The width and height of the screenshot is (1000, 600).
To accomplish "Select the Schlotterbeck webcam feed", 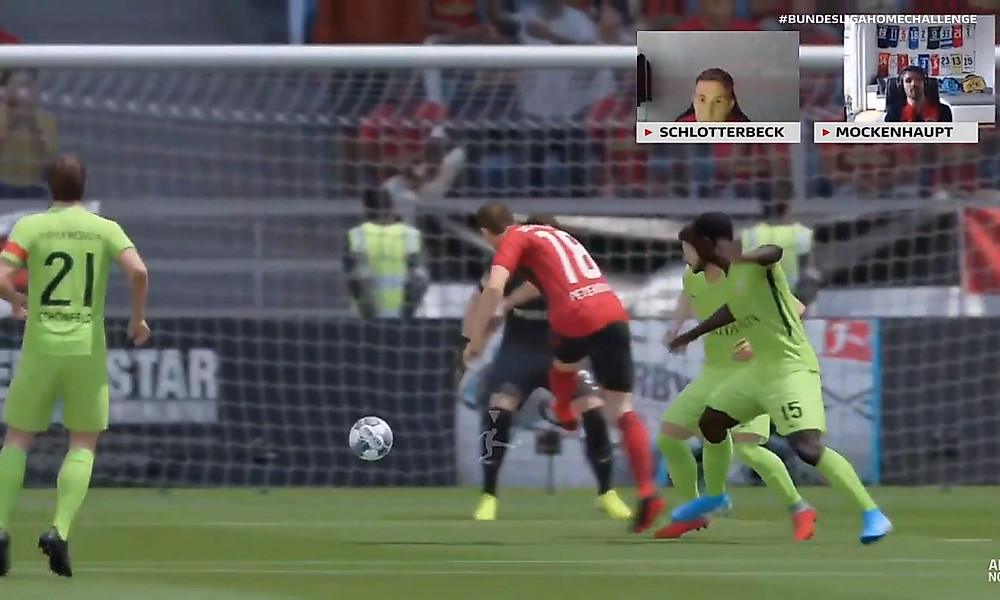I will (x=717, y=77).
